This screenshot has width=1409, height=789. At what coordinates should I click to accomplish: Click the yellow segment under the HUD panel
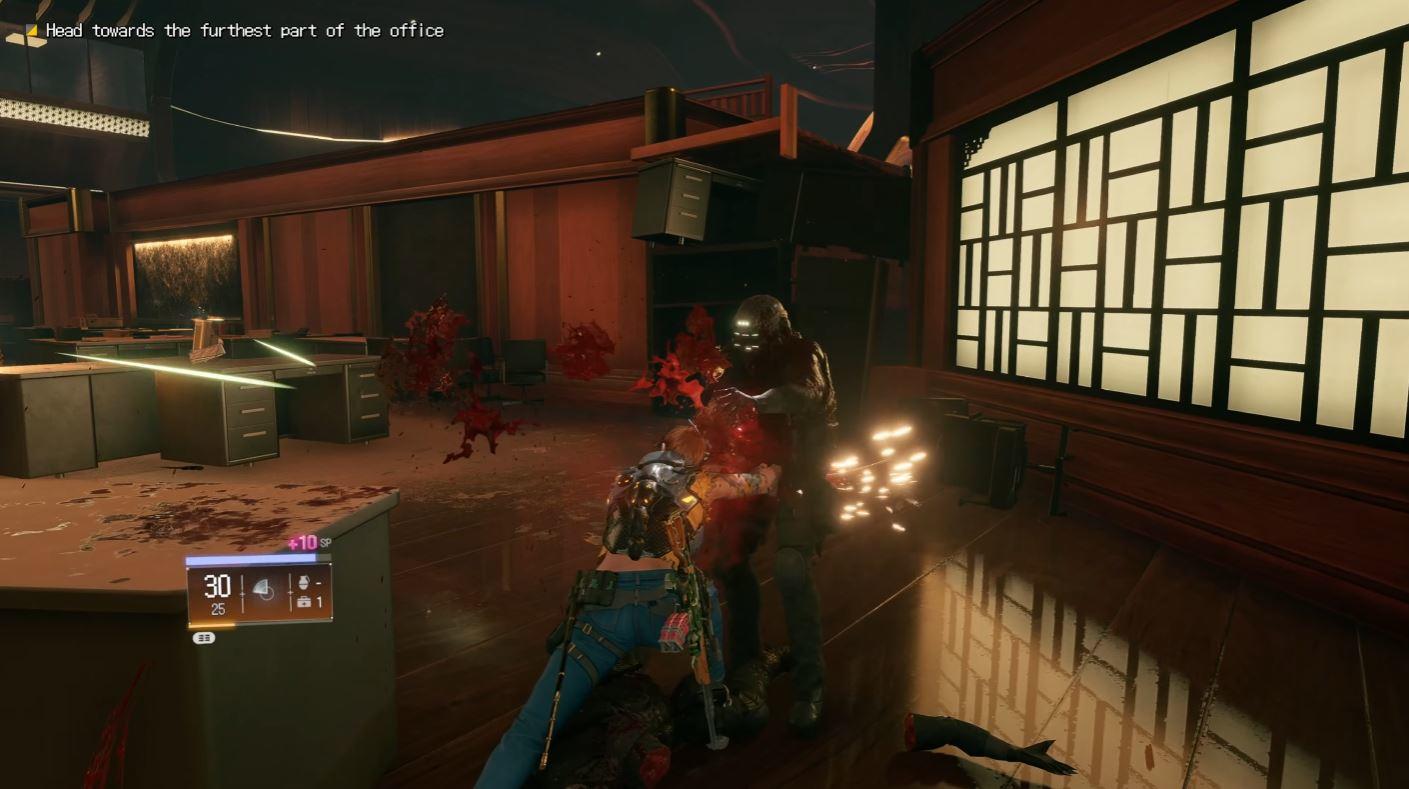[x=210, y=624]
